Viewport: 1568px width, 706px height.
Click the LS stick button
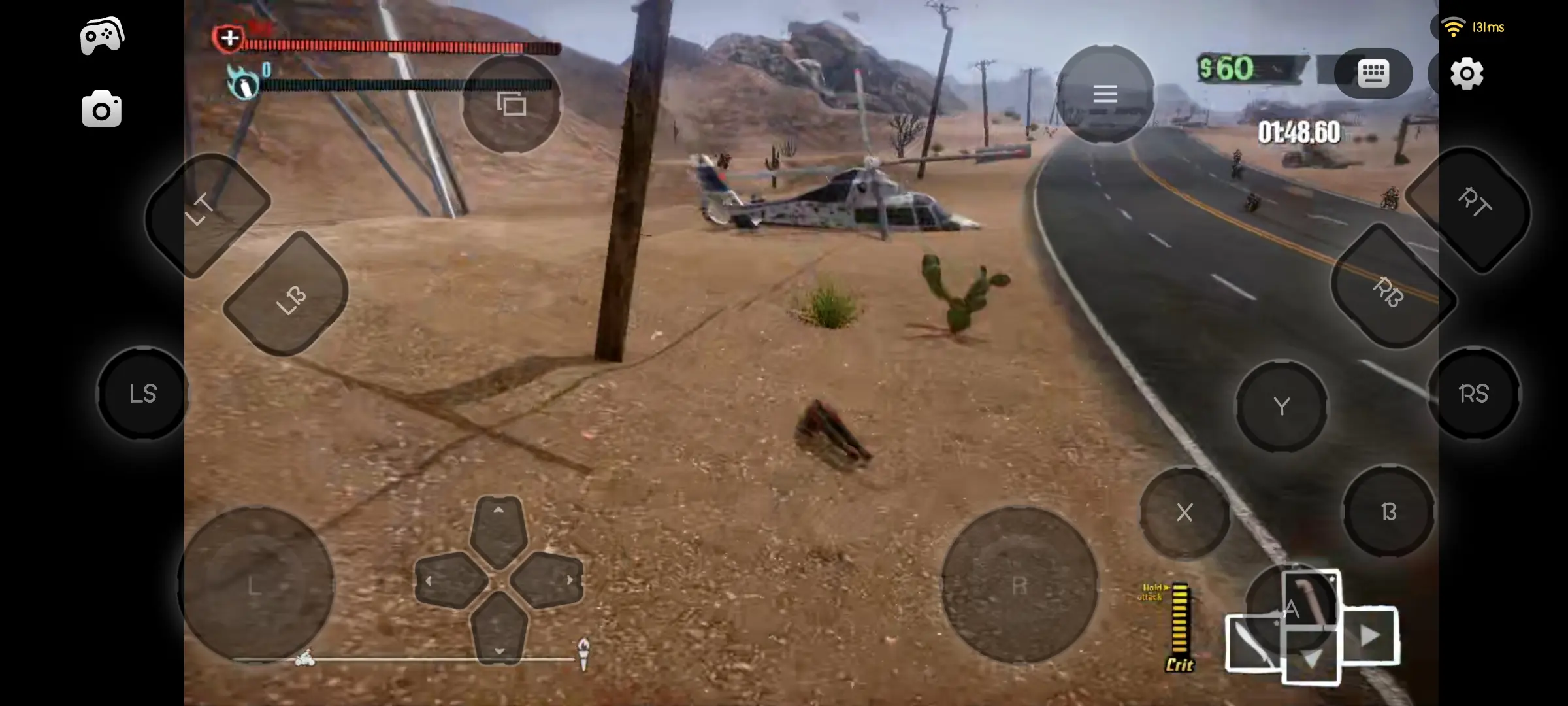(x=143, y=393)
